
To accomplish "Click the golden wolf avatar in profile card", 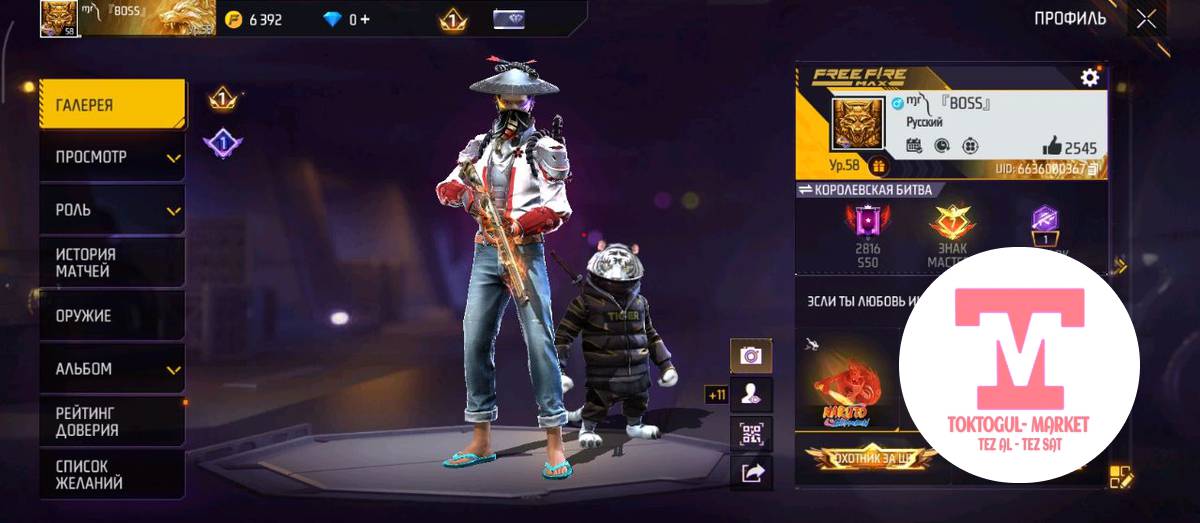I will click(x=858, y=124).
